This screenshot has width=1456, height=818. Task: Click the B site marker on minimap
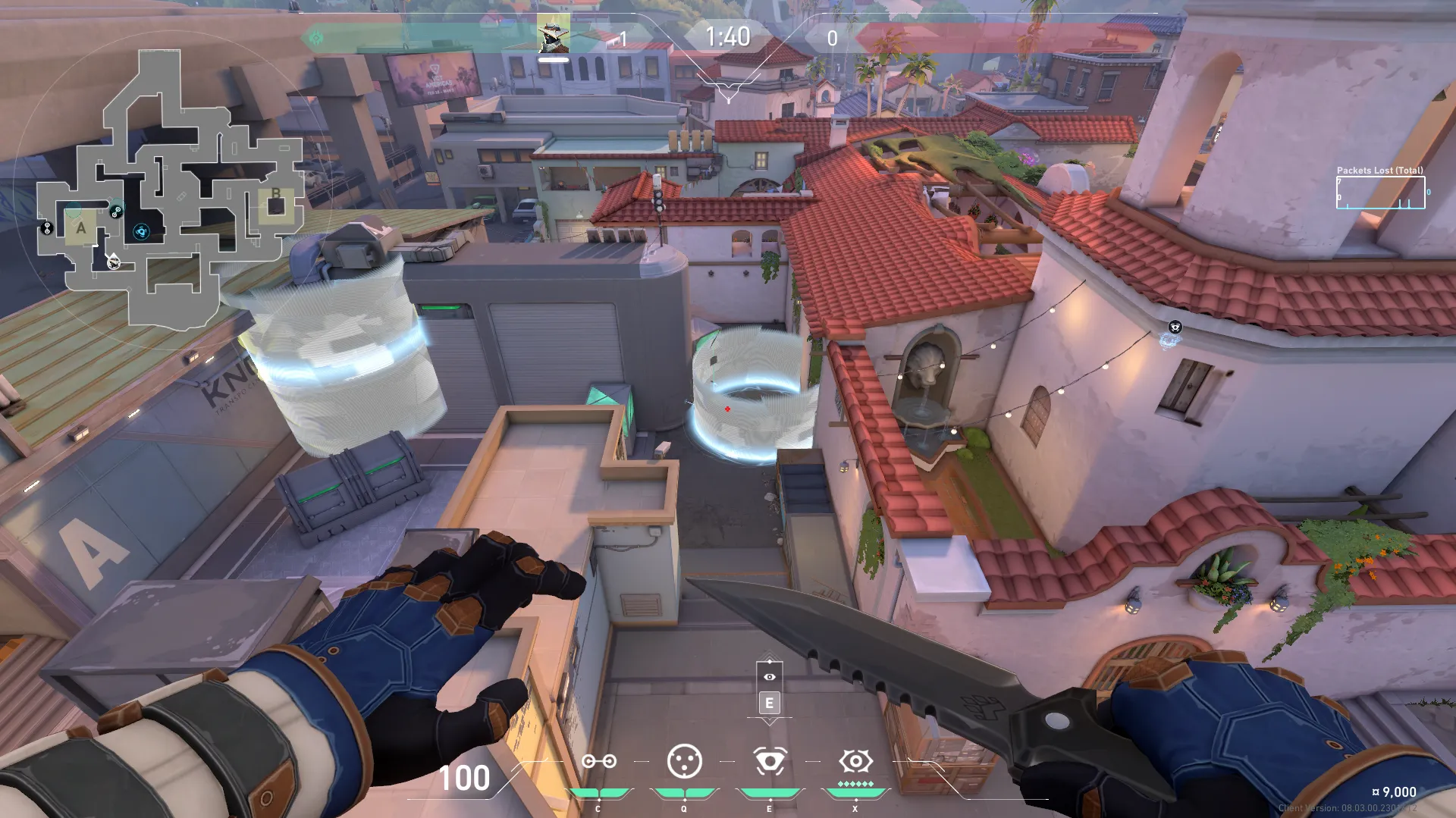[x=275, y=195]
